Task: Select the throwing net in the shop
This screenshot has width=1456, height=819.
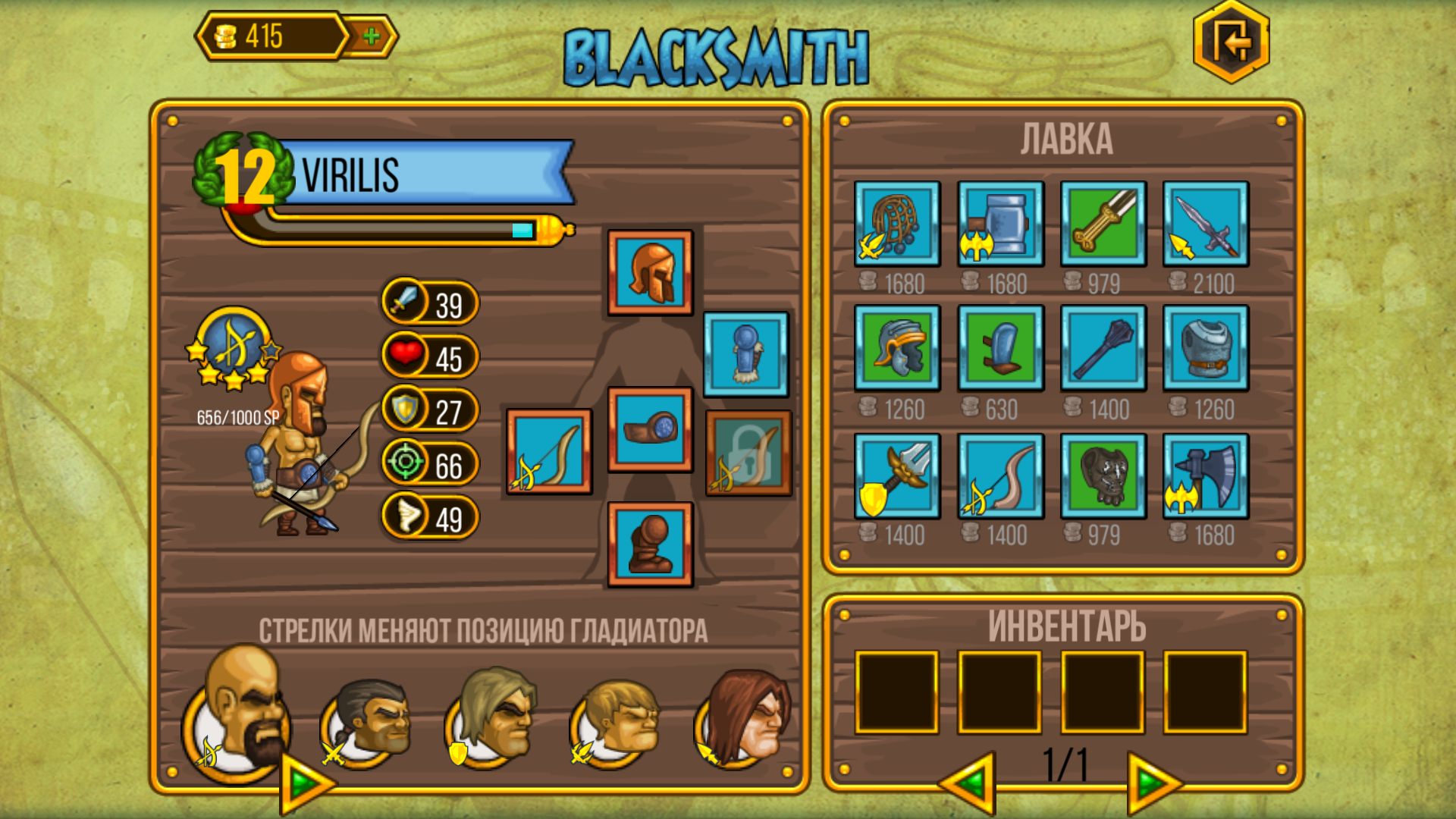Action: pyautogui.click(x=897, y=225)
